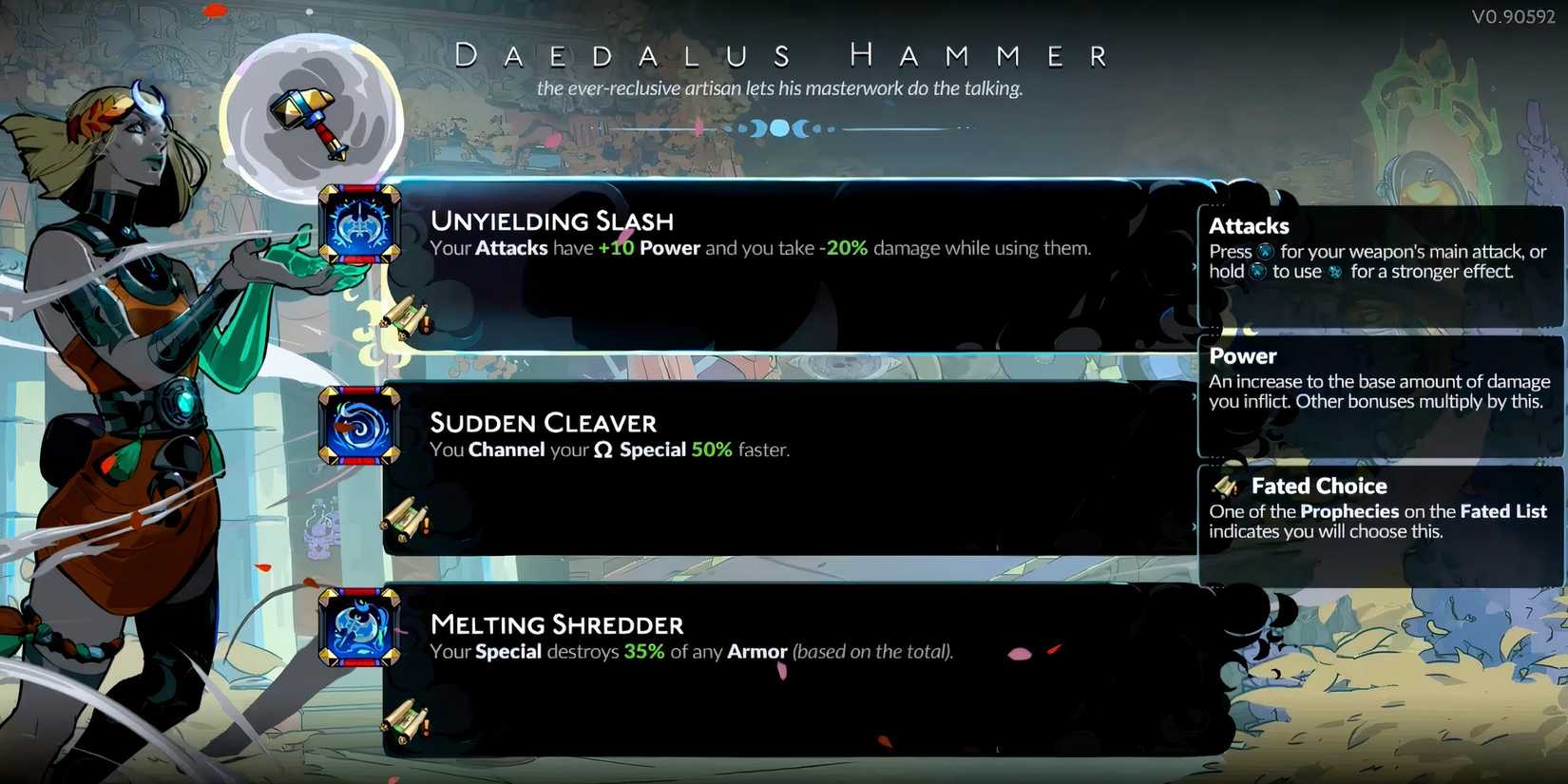Click the Fated Choice scroll icon in the tooltip

point(1224,487)
